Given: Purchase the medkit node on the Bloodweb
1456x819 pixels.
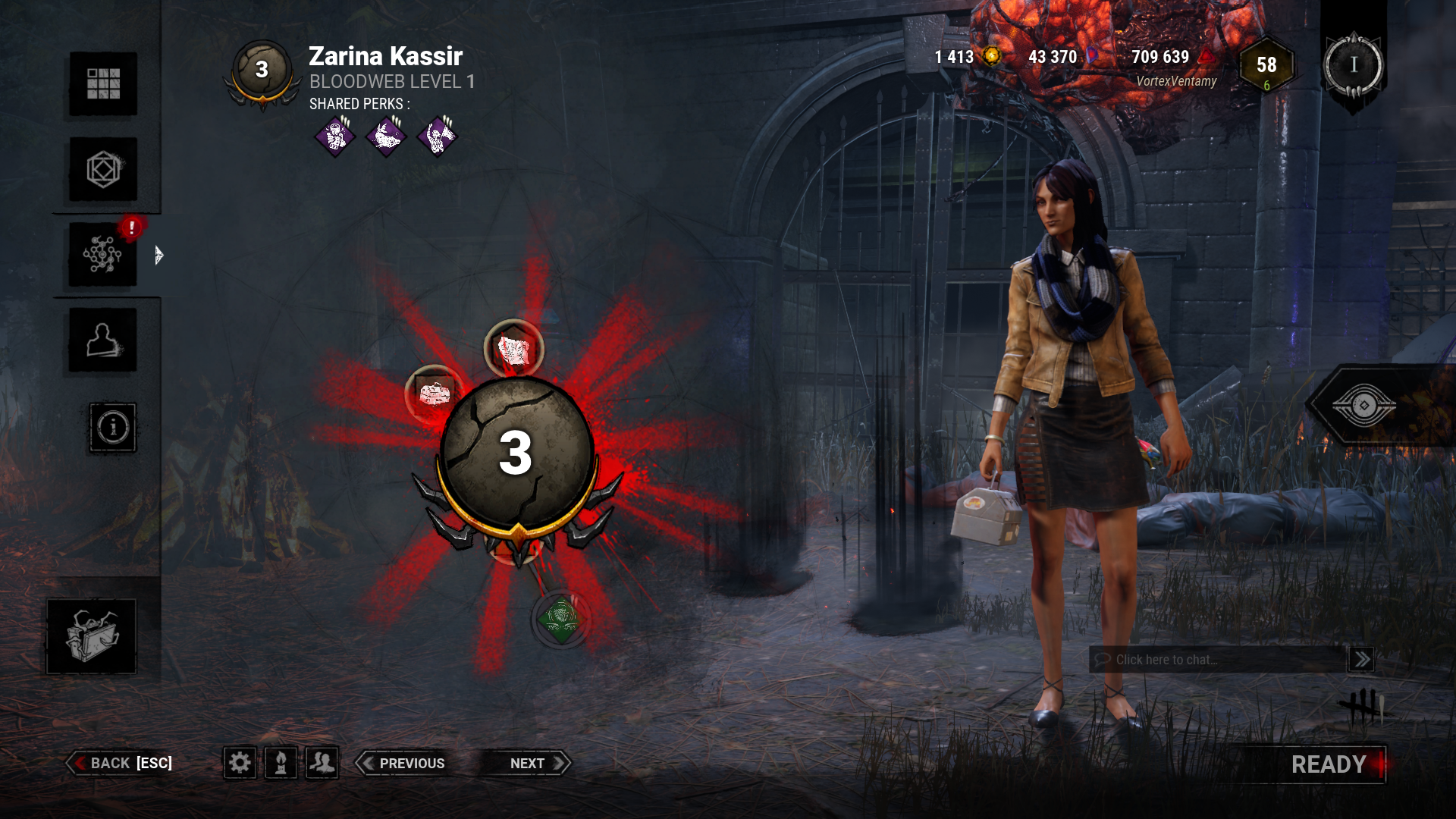Looking at the screenshot, I should 434,394.
